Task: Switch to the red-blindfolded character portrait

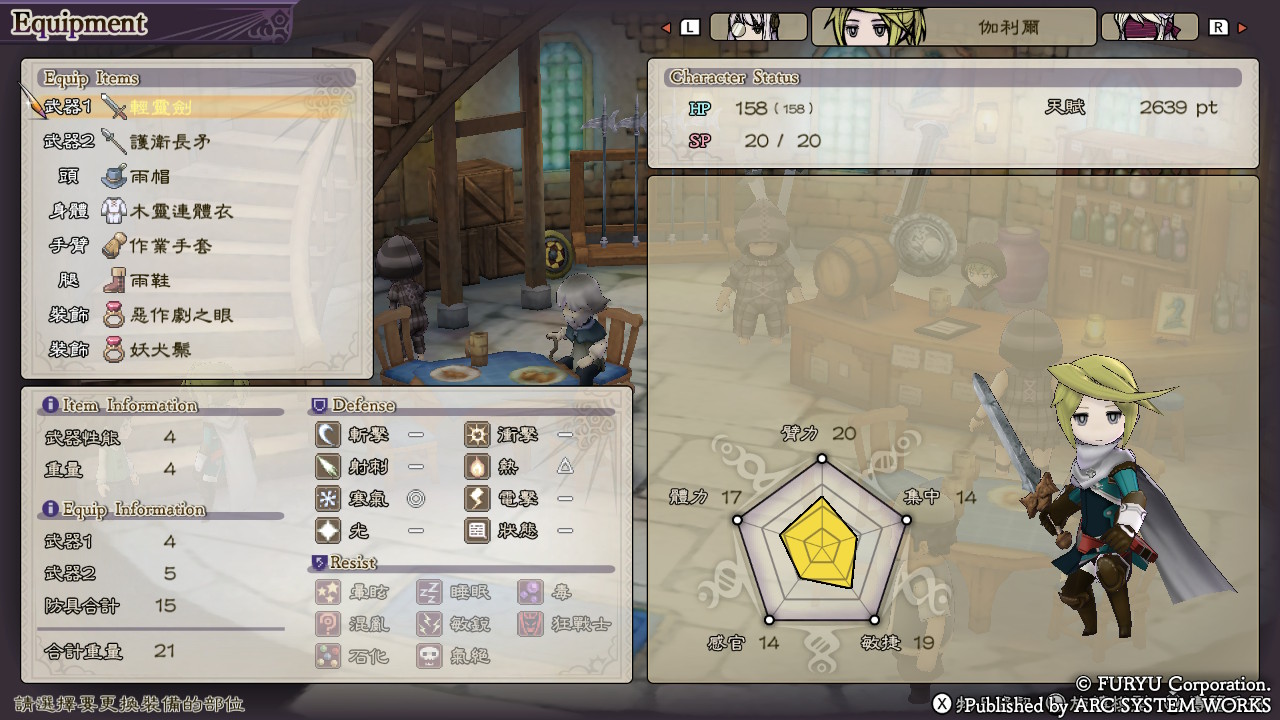Action: tap(1149, 27)
